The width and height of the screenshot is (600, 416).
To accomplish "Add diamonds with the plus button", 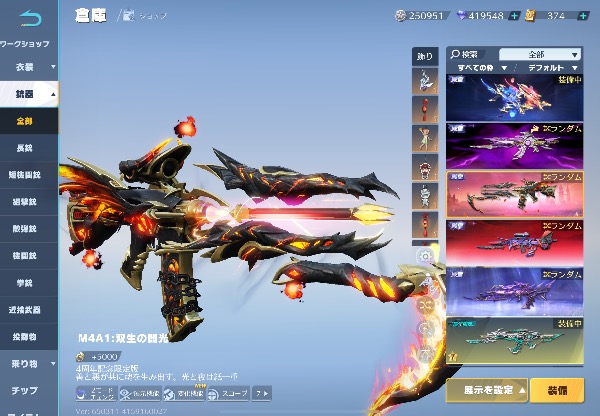I will point(514,16).
